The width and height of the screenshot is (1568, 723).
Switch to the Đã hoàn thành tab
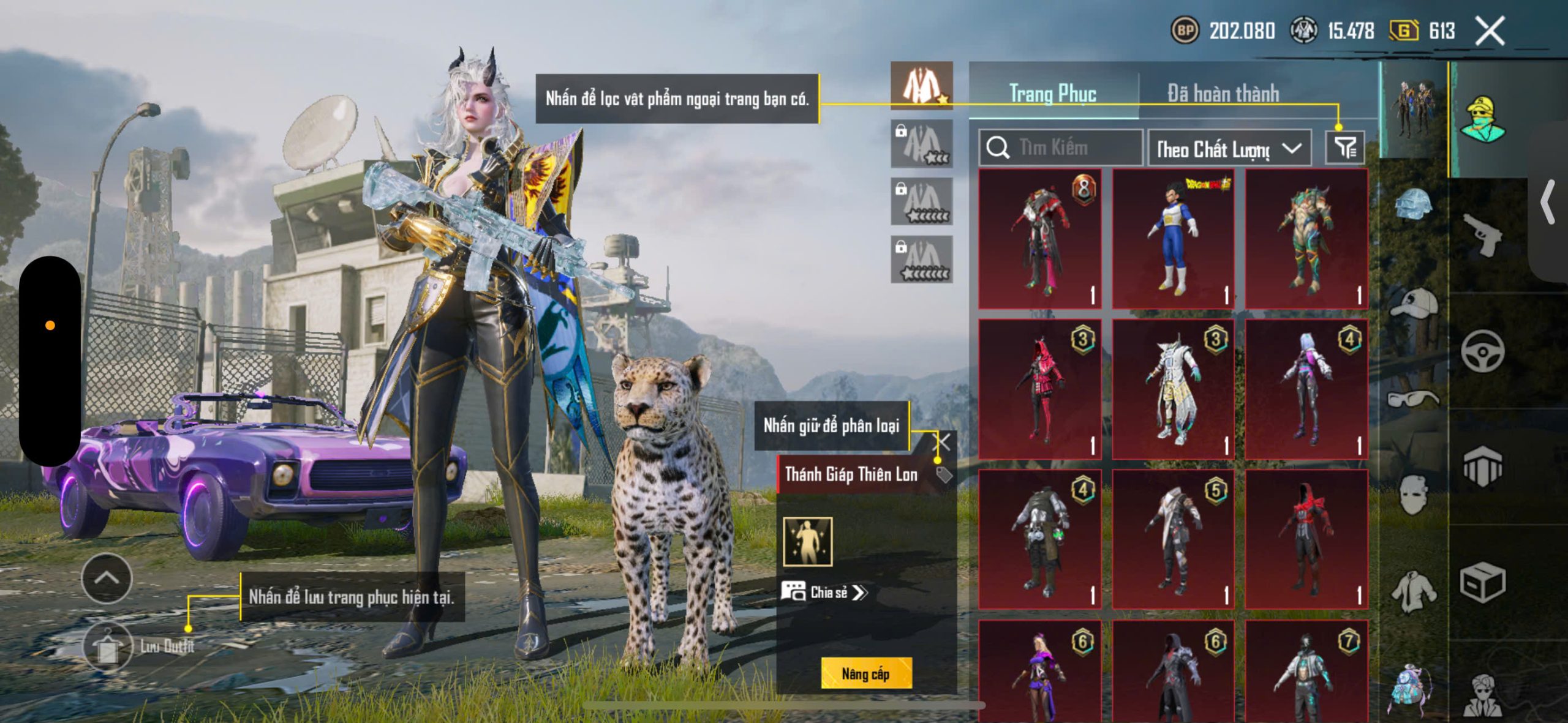(x=1223, y=94)
